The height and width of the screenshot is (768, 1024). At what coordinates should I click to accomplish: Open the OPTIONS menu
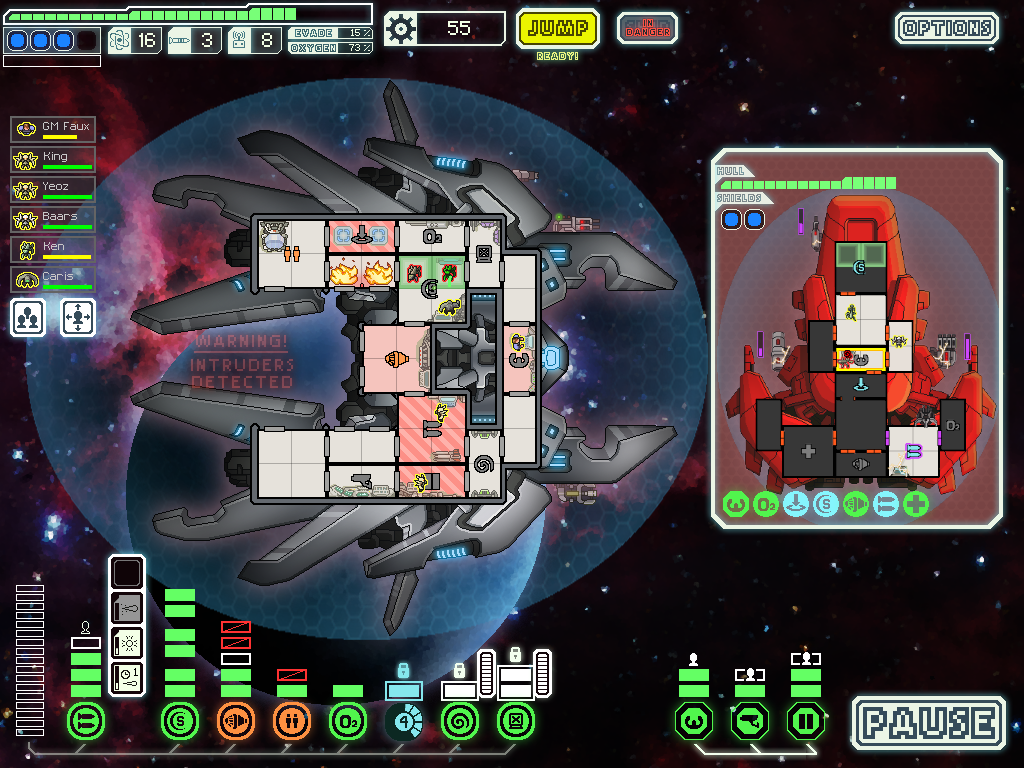pyautogui.click(x=946, y=28)
